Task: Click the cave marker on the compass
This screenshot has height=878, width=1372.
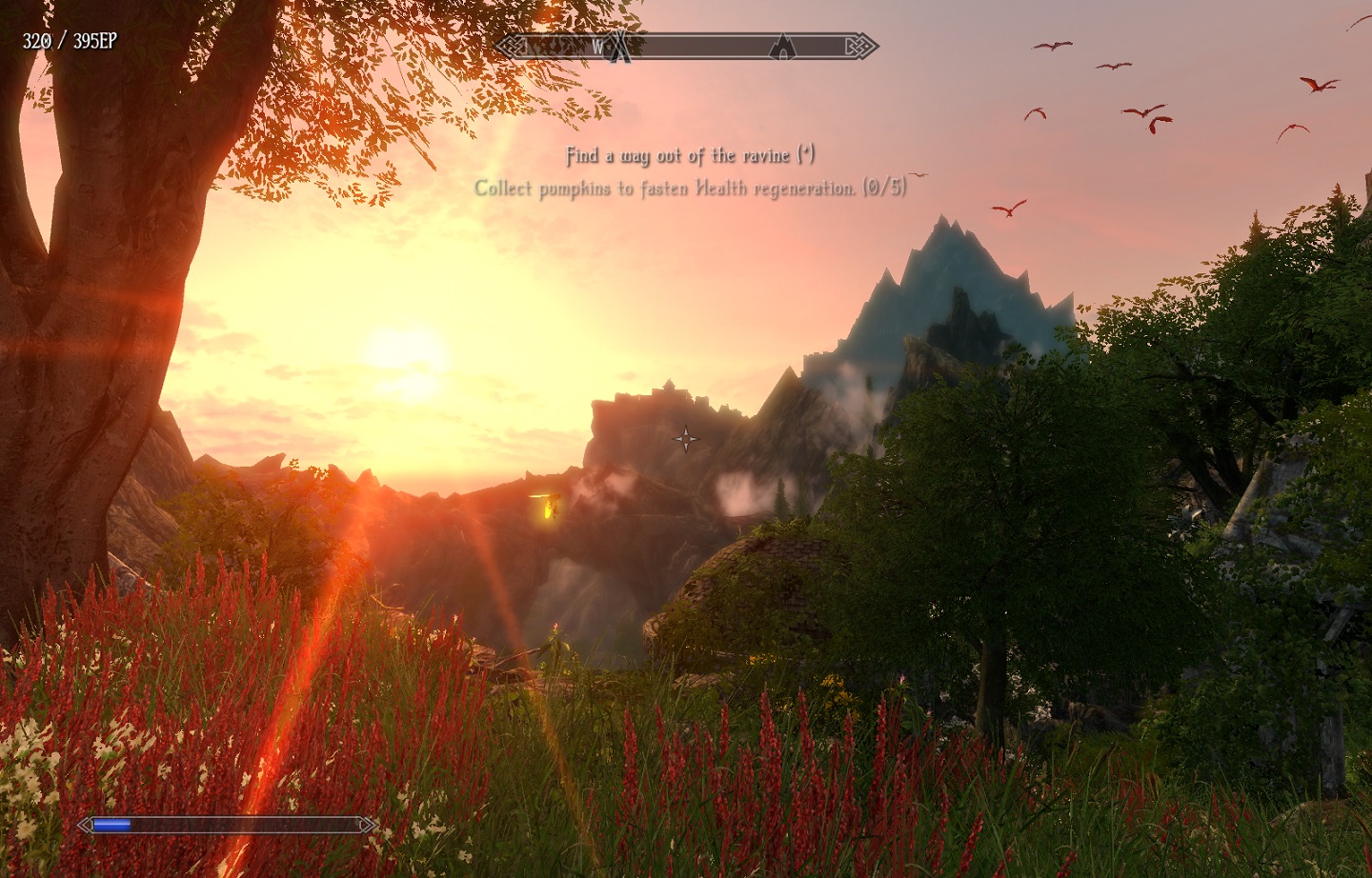Action: [783, 46]
